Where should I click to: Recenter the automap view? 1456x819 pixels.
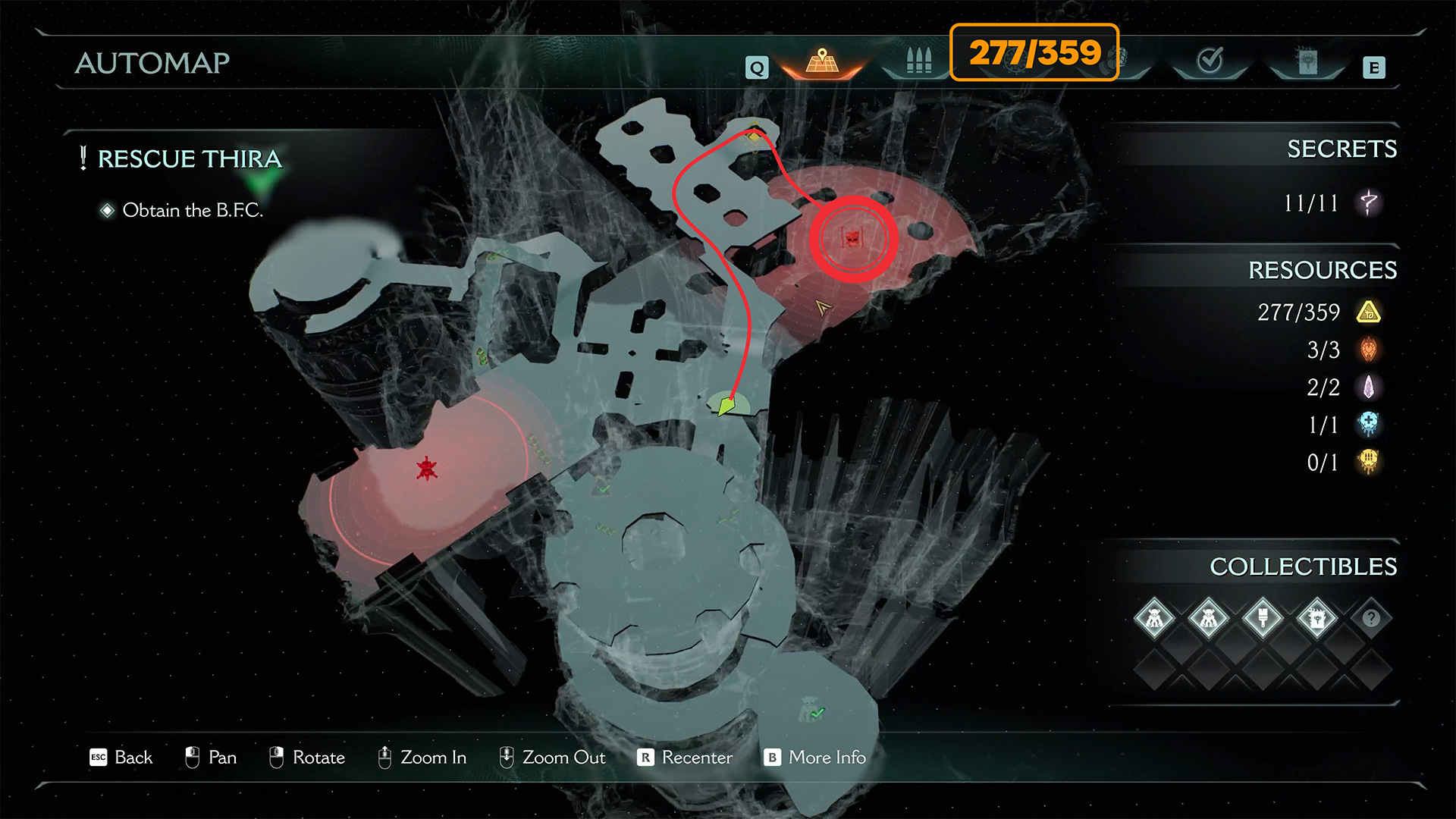click(x=686, y=758)
